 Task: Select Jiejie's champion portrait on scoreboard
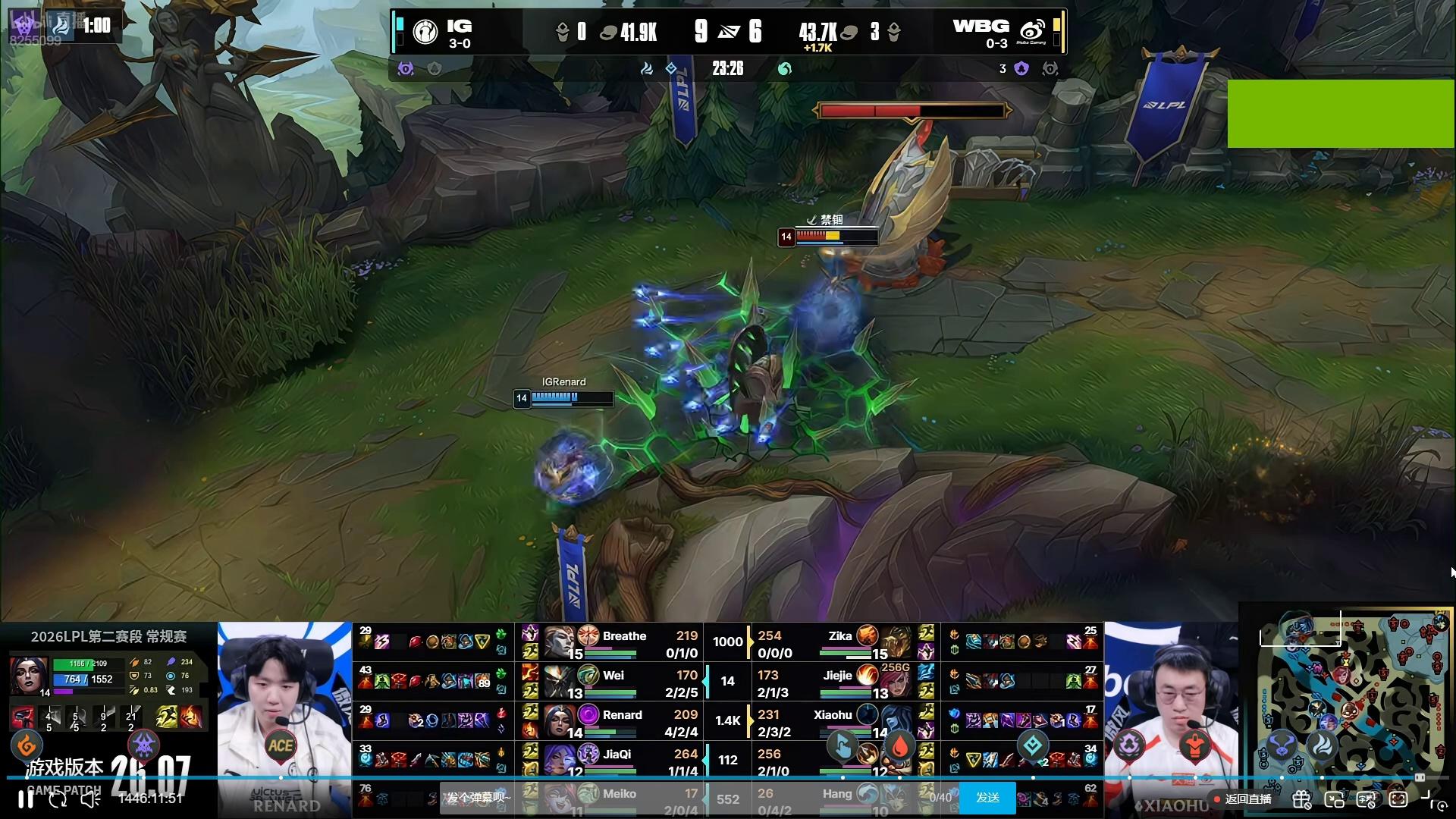[896, 681]
